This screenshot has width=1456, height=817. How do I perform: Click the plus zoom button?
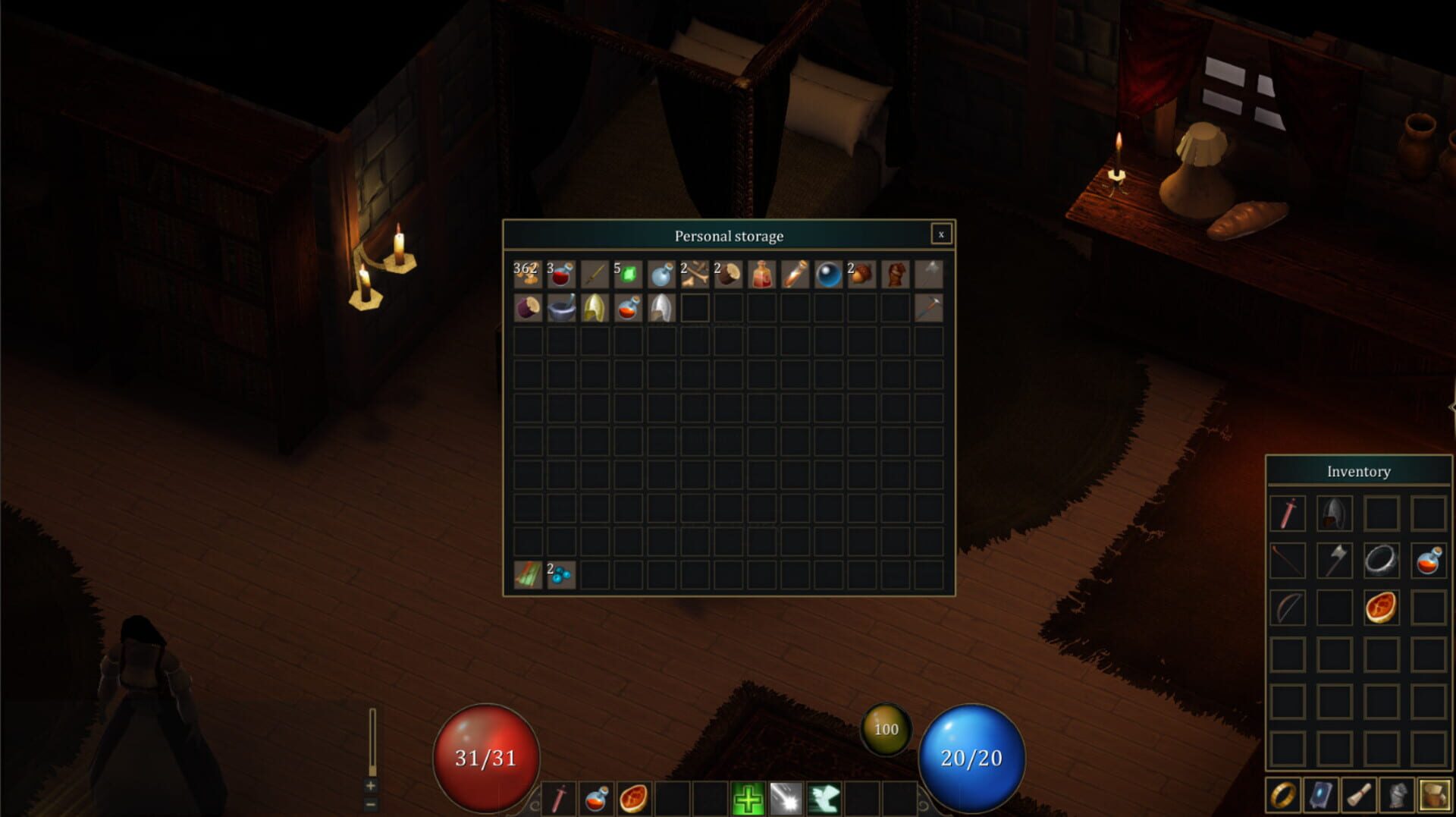pos(371,786)
